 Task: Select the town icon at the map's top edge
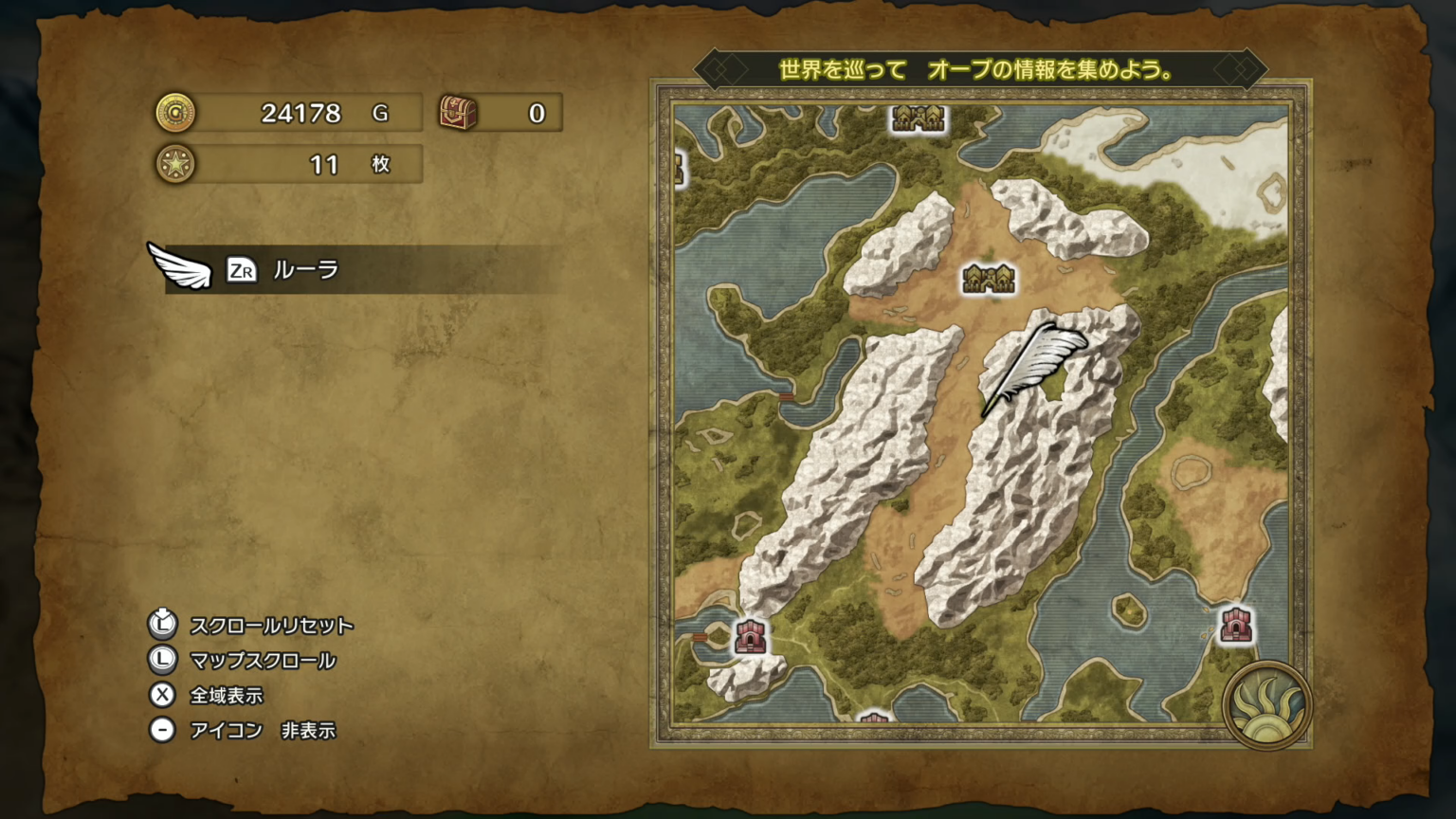(x=918, y=119)
